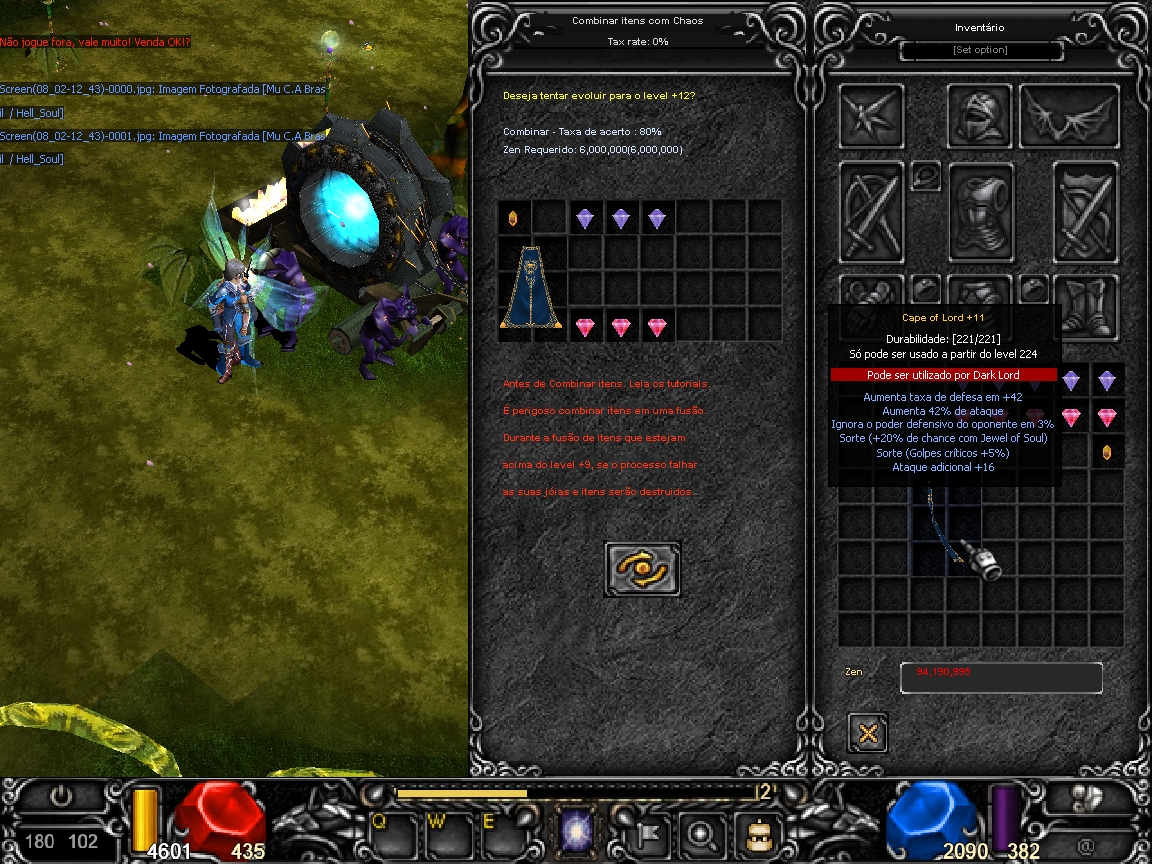Close the inventory with the X button
Image resolution: width=1152 pixels, height=864 pixels.
click(x=867, y=733)
